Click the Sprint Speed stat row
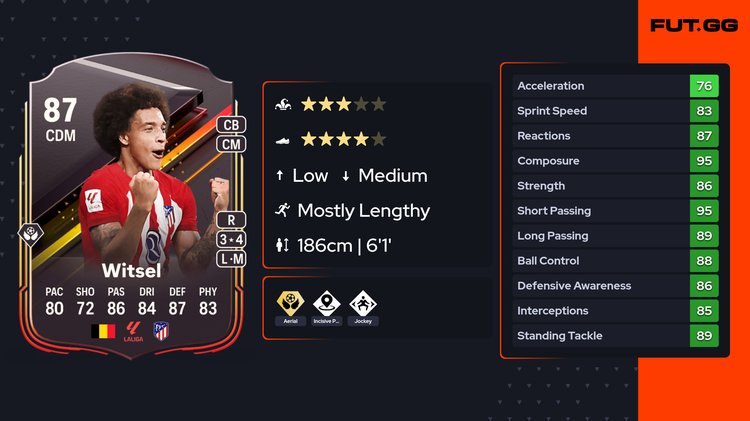Screen dimensions: 750x421 [x=615, y=111]
